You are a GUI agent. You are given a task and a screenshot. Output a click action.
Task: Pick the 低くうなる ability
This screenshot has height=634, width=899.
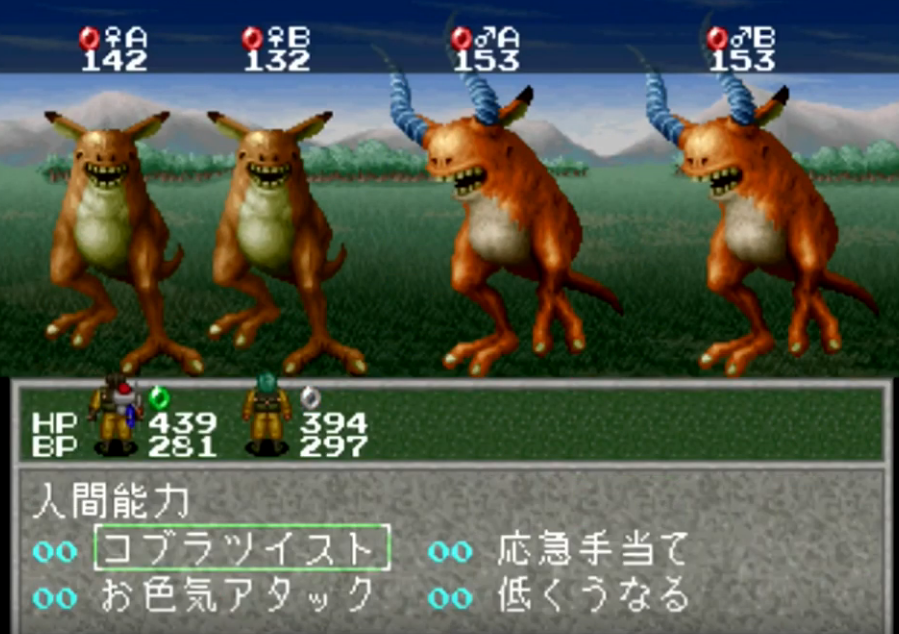click(593, 597)
